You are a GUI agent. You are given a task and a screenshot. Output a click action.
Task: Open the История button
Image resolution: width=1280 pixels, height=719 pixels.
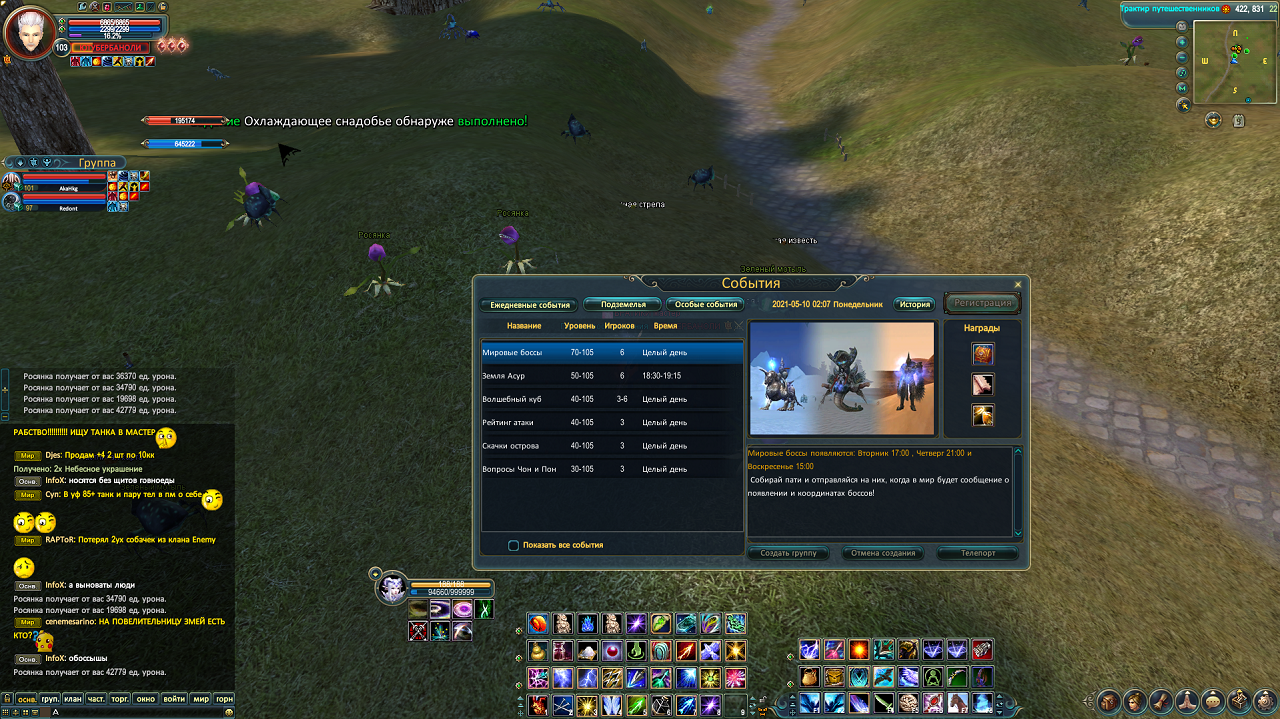[914, 304]
